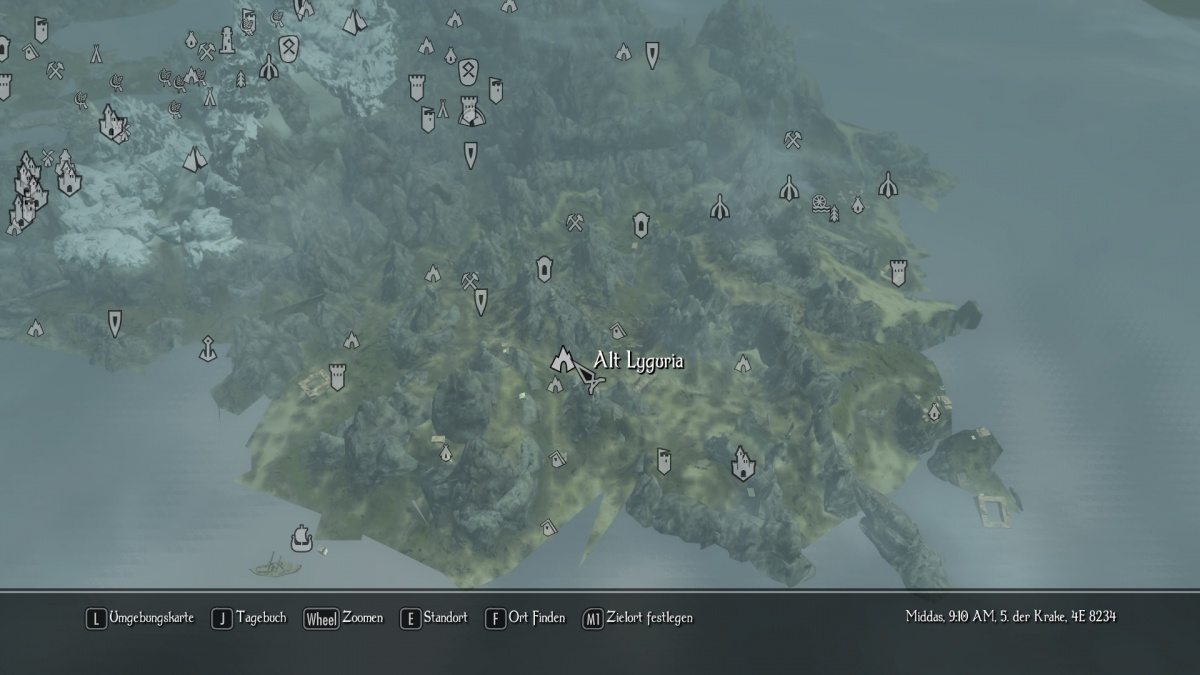The width and height of the screenshot is (1200, 675).
Task: Choose Zielort festlegen to set destination
Action: [x=637, y=618]
